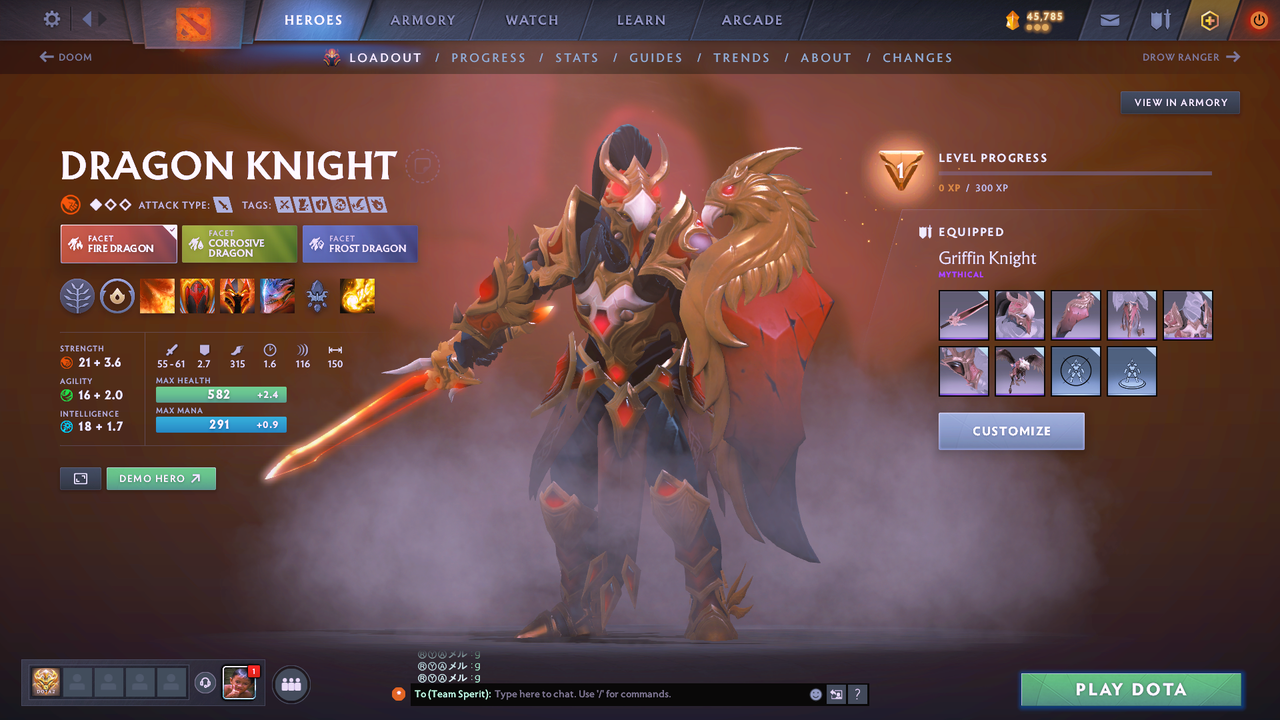Open the ARCADE menu

click(751, 19)
